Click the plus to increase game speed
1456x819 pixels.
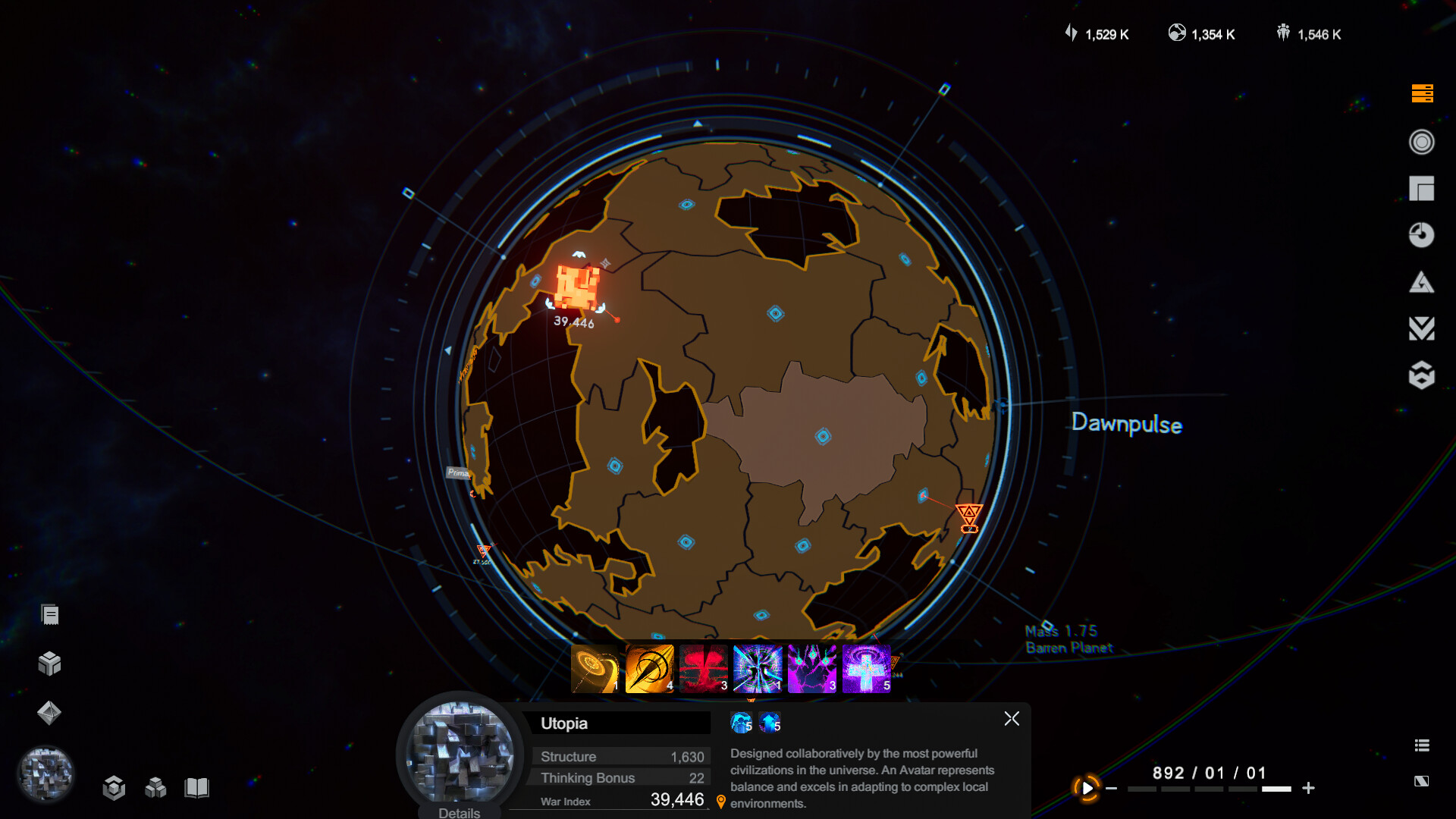[x=1309, y=788]
